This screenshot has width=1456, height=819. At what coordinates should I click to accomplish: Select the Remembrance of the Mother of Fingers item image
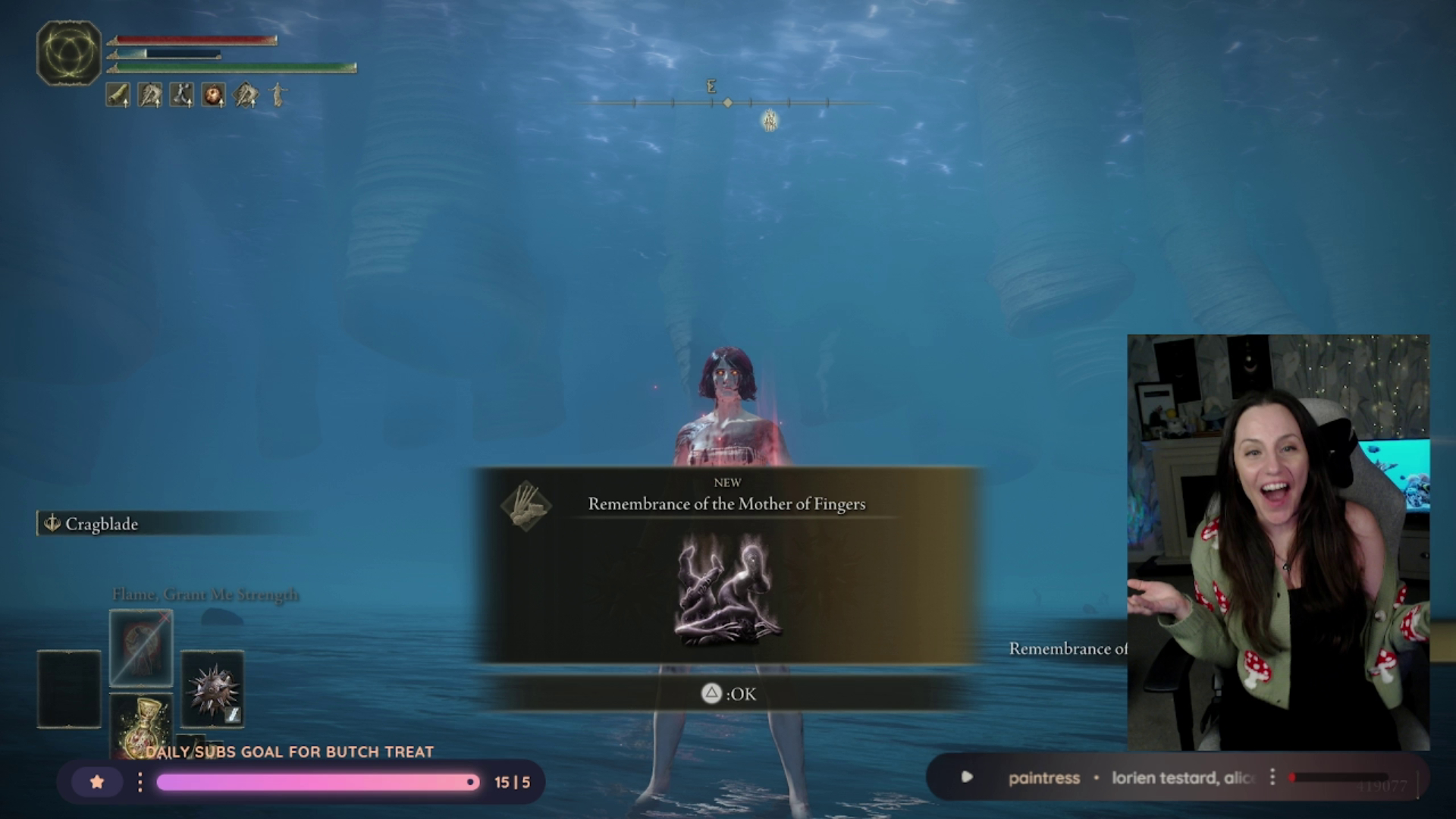pos(727,589)
